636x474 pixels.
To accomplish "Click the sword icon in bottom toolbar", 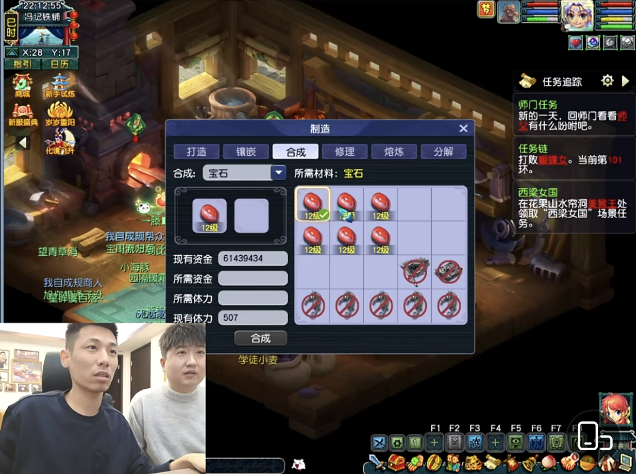I will coord(376,462).
